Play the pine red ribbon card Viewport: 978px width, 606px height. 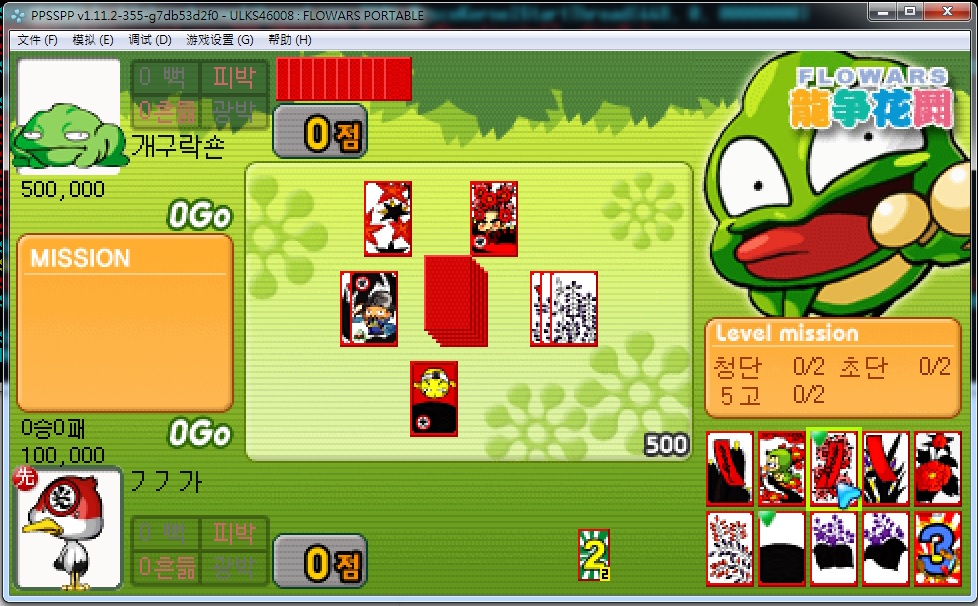pos(730,468)
